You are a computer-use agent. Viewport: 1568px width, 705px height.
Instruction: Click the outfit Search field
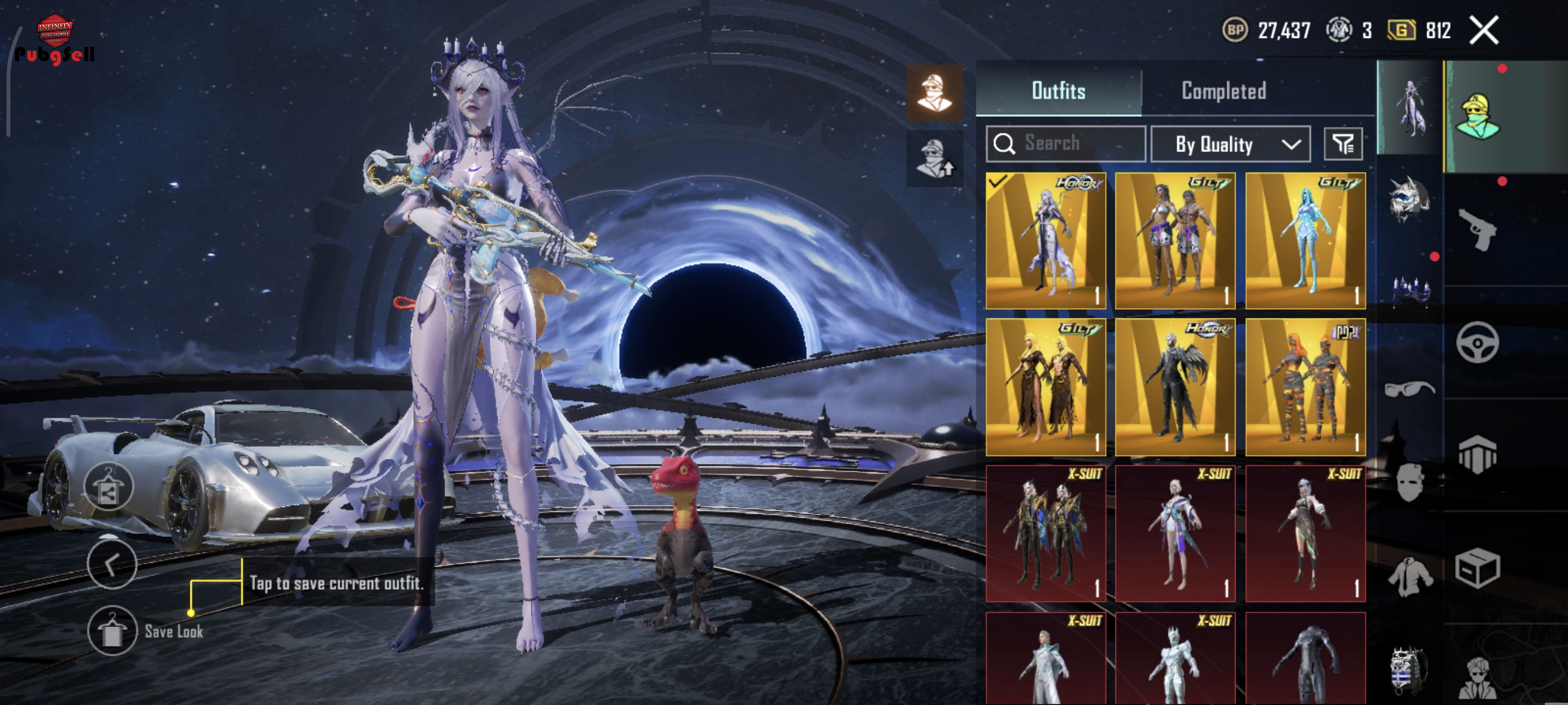pyautogui.click(x=1065, y=143)
